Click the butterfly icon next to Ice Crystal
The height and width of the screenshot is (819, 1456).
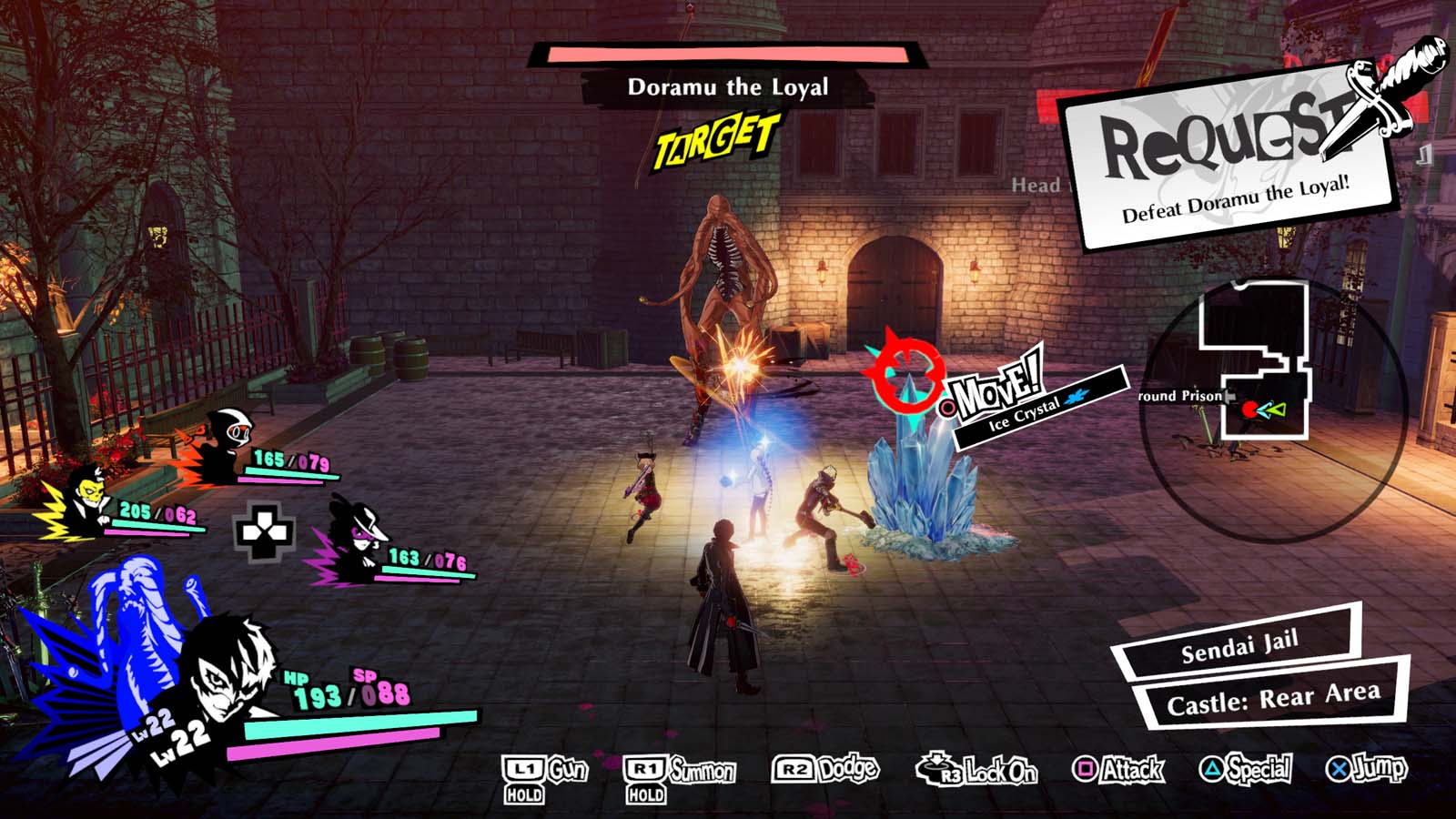(x=1074, y=398)
